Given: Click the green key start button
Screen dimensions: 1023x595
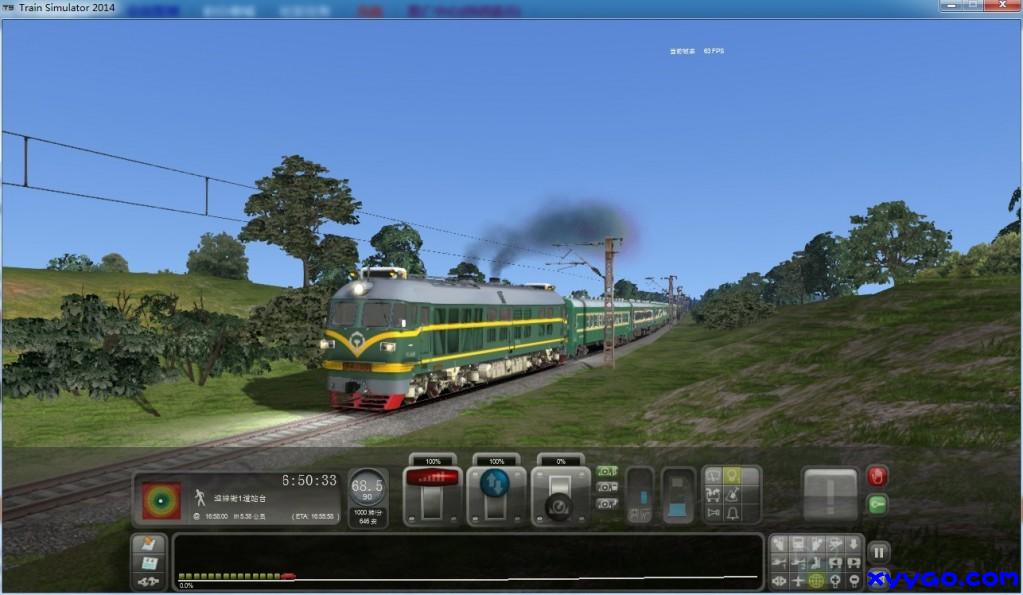Looking at the screenshot, I should 877,505.
